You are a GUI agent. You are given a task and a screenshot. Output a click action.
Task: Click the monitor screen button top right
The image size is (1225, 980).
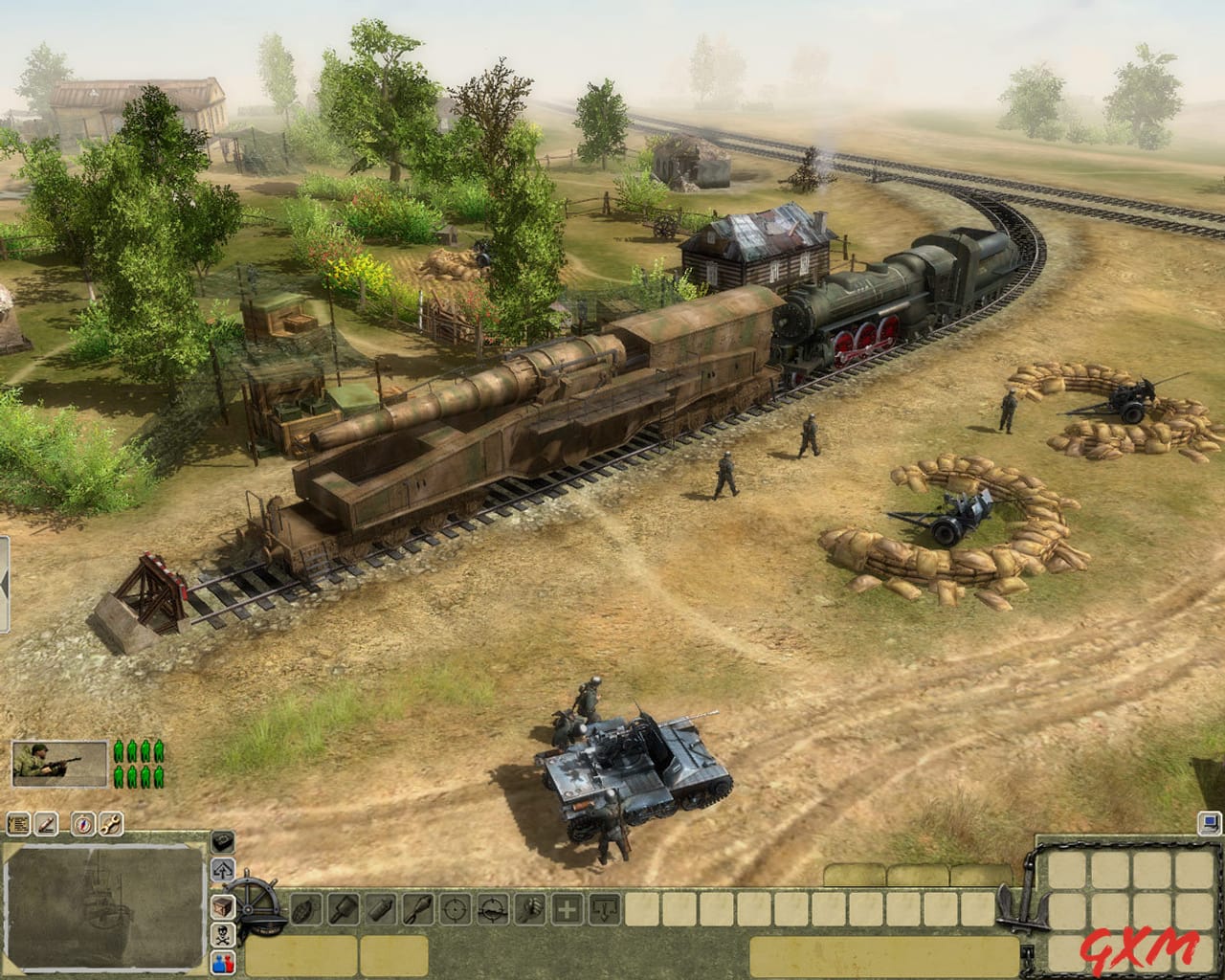tap(1209, 822)
